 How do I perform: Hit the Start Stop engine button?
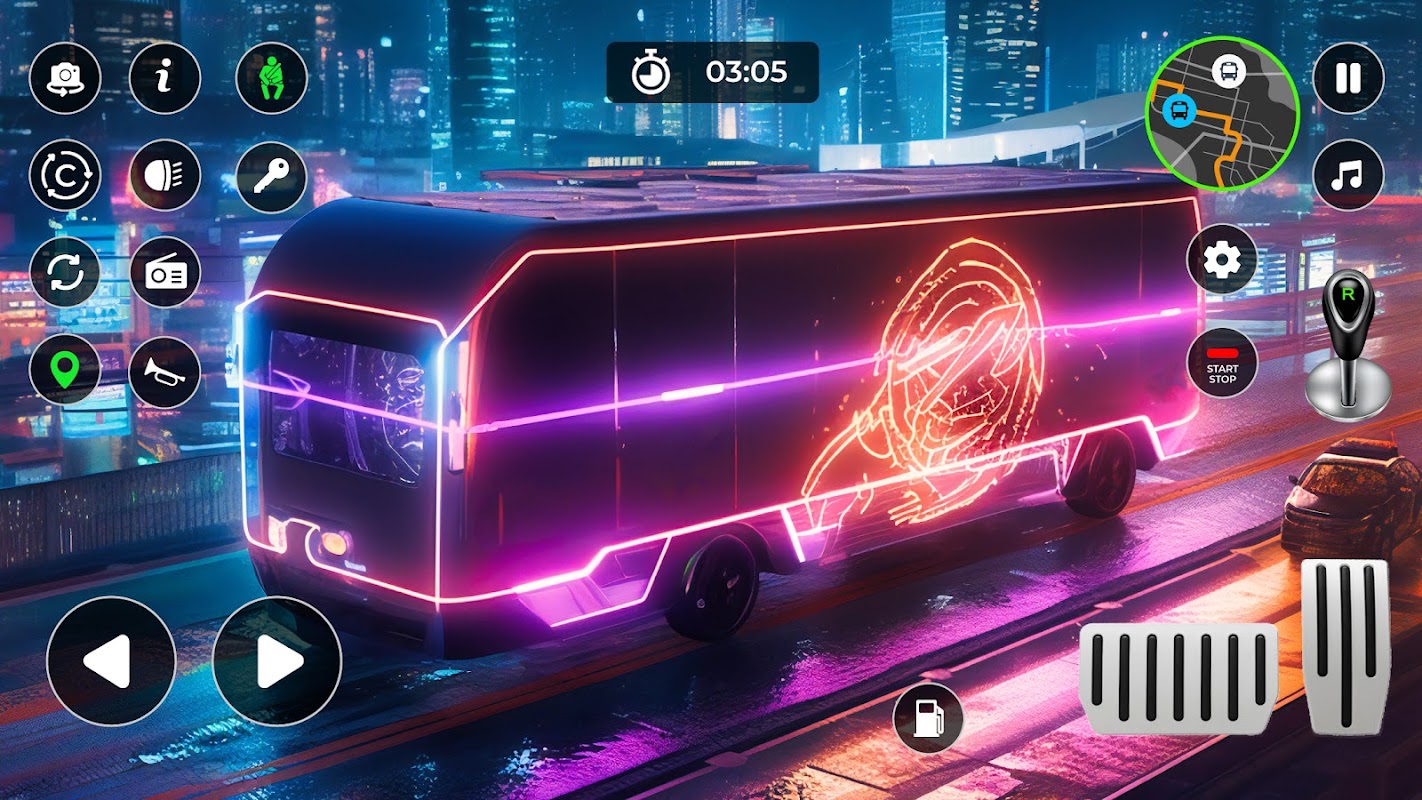click(1222, 362)
